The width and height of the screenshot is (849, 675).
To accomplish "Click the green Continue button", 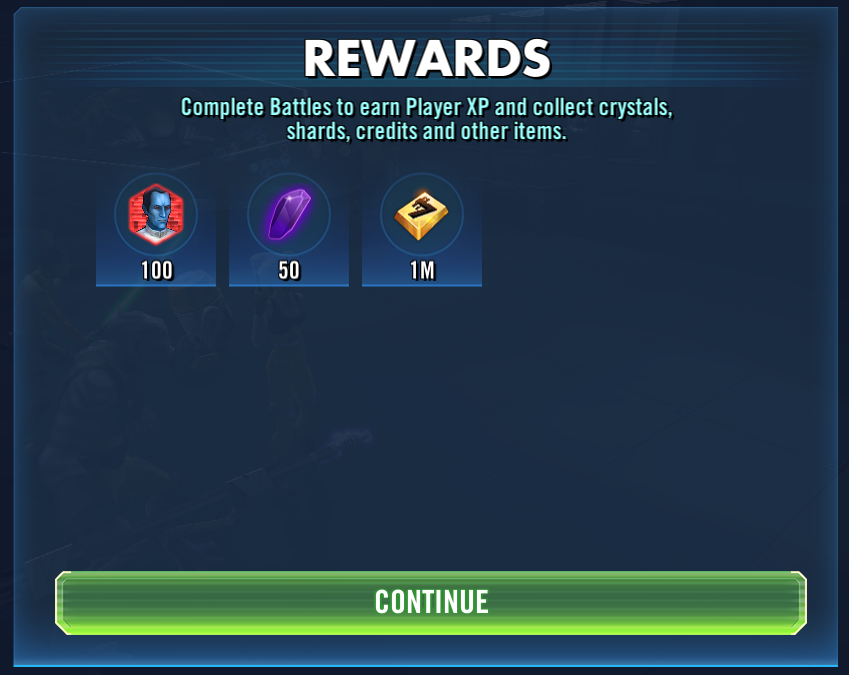I will (430, 602).
